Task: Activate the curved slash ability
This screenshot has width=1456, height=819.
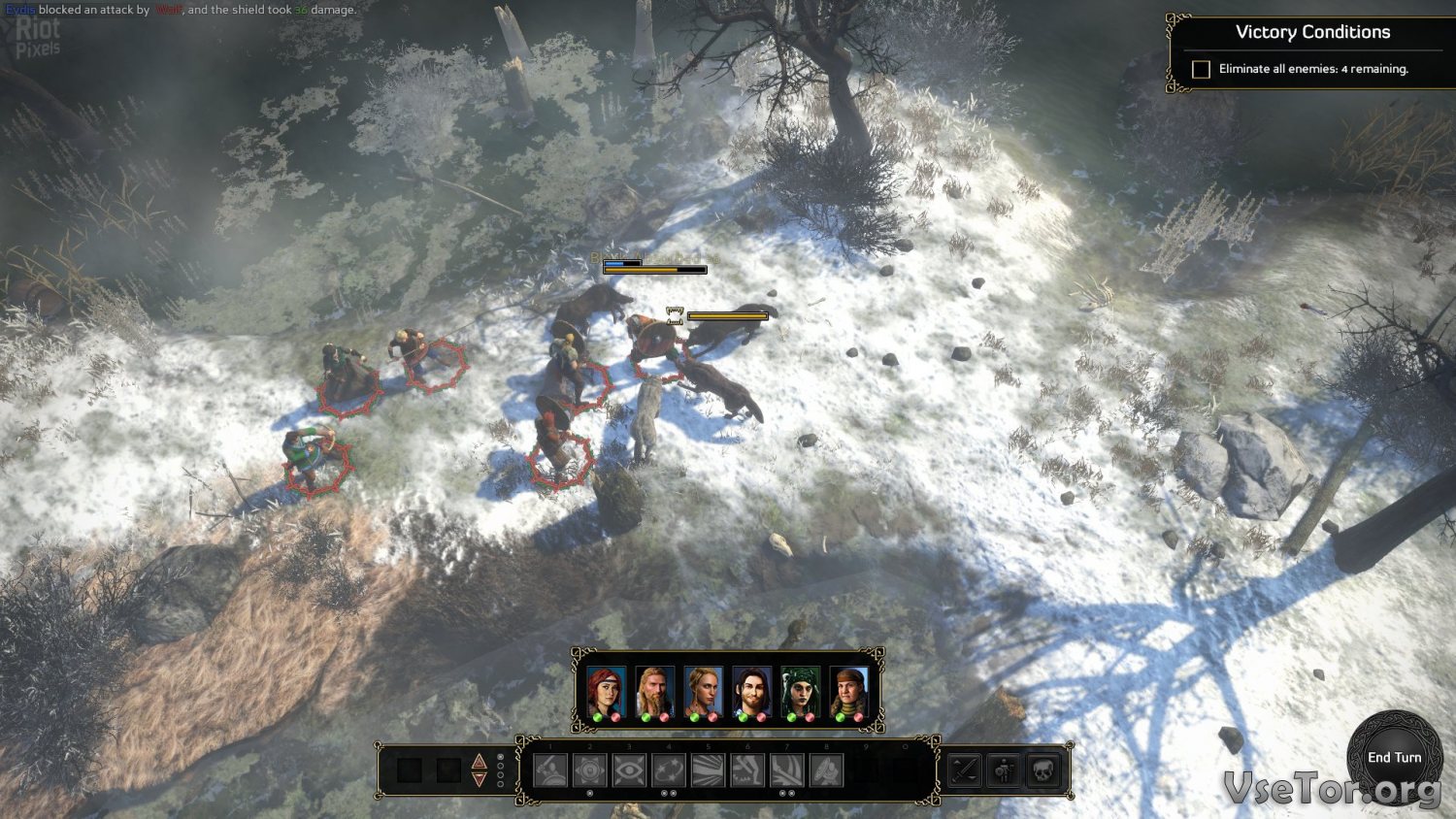Action: [786, 770]
